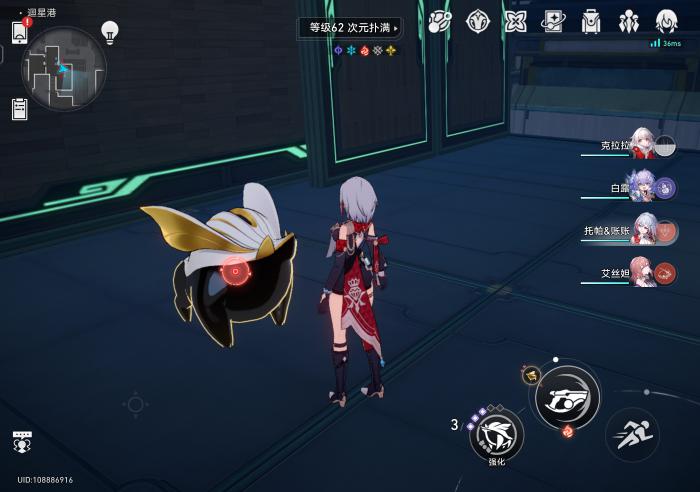Open the backpack inventory icon
The height and width of the screenshot is (492, 700).
[x=591, y=21]
